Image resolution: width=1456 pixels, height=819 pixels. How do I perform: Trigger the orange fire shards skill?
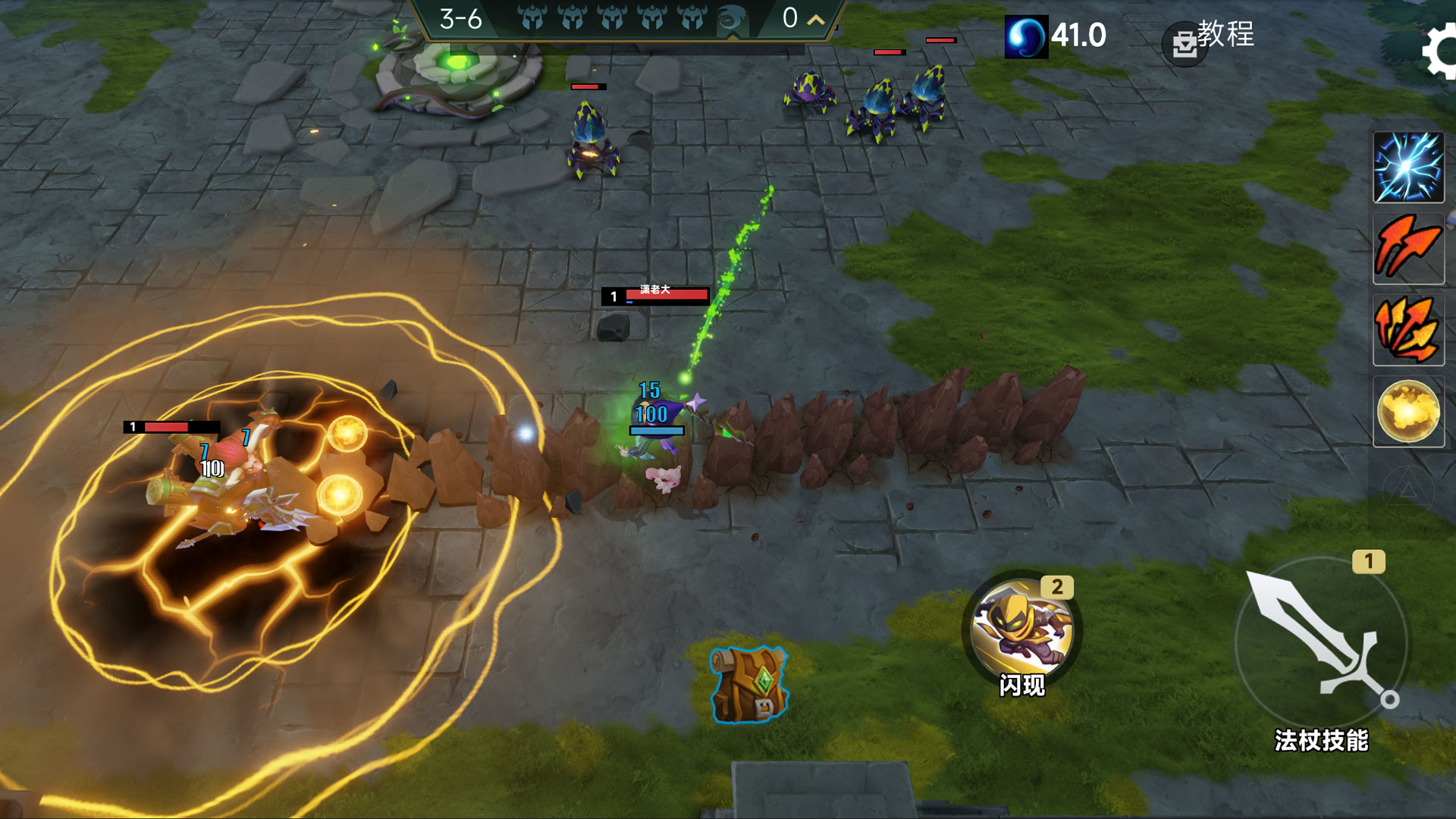point(1408,331)
